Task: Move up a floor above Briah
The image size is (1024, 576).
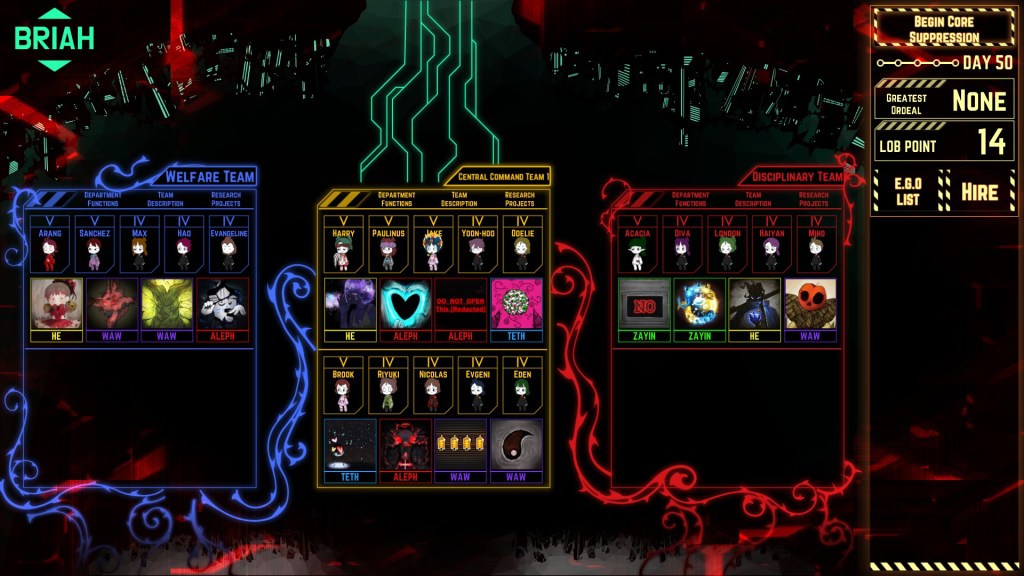Action: point(55,14)
